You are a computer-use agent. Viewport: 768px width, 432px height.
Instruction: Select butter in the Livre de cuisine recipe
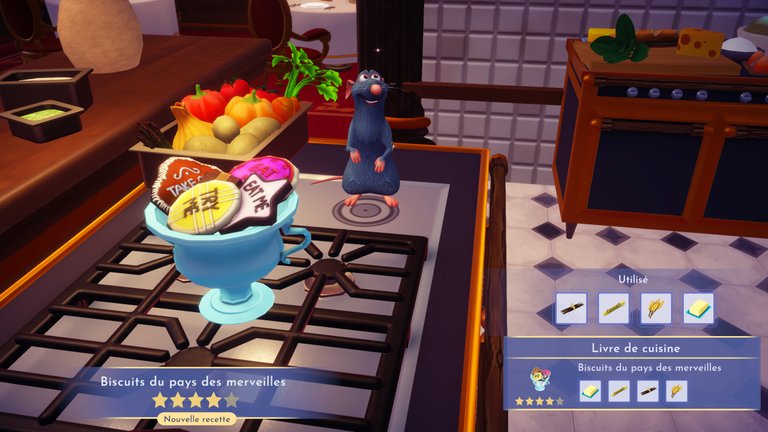(590, 390)
